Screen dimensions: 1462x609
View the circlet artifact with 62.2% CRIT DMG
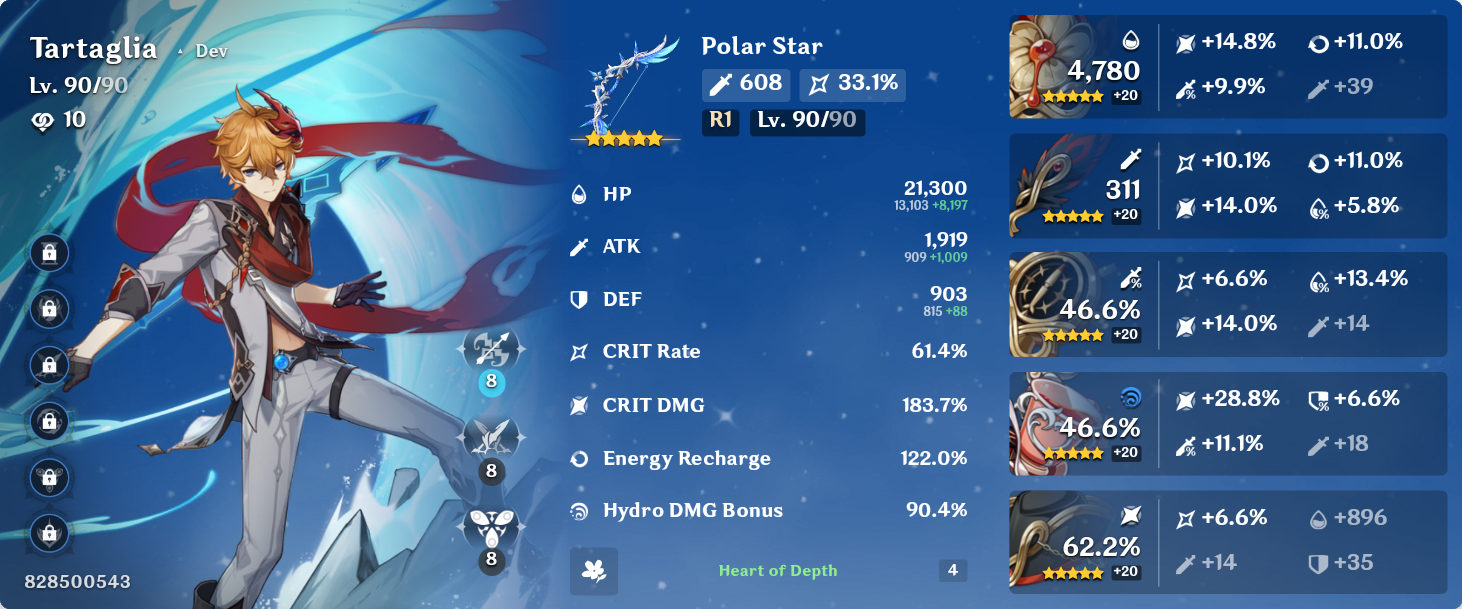pos(1048,541)
